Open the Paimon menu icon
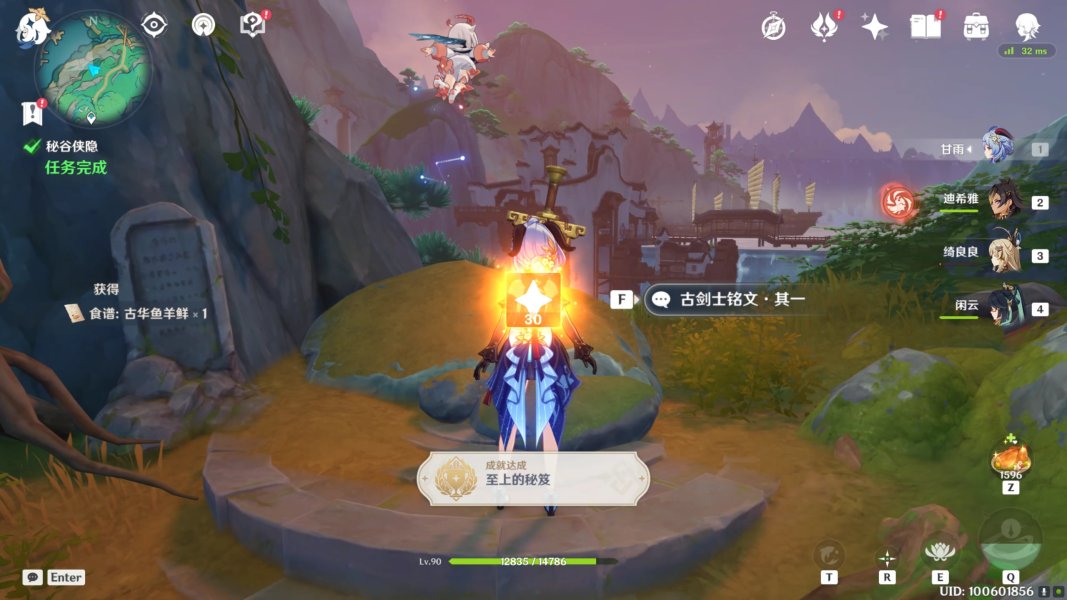The width and height of the screenshot is (1067, 600). pos(33,27)
